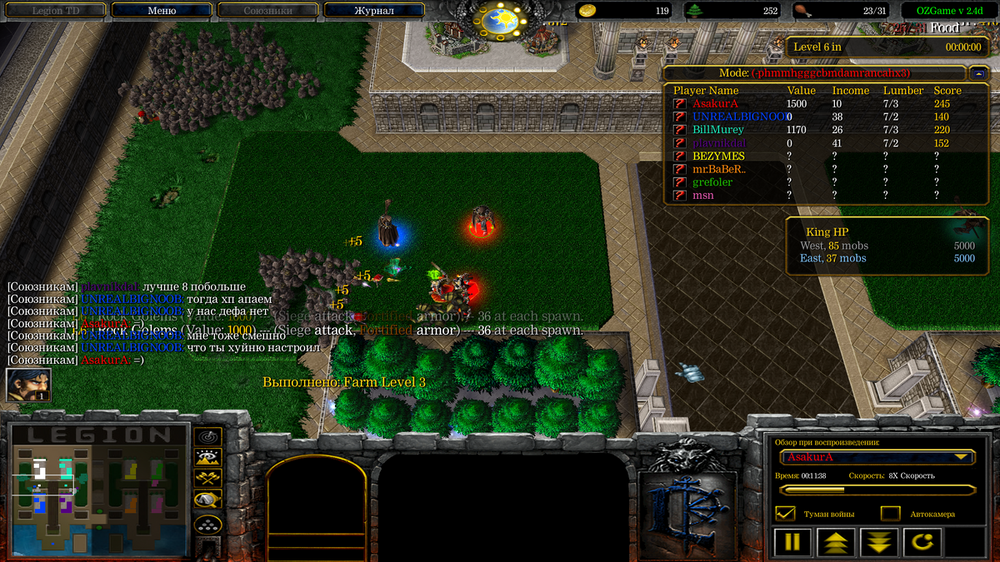
Task: Decrease replay speed with down arrows
Action: click(878, 543)
